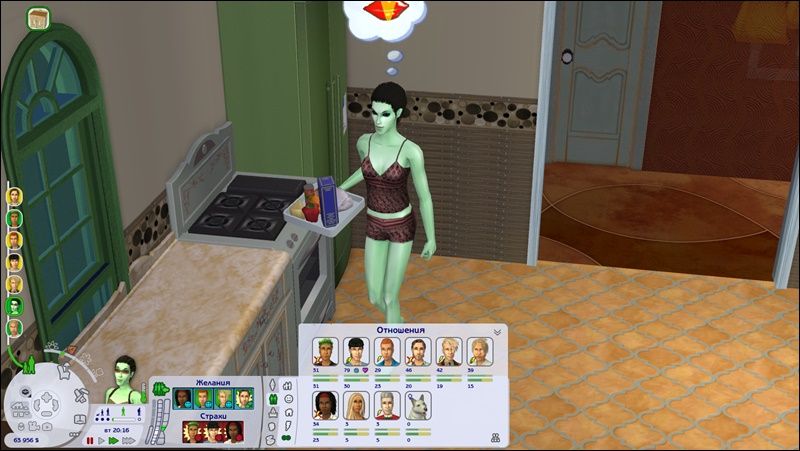Open the family relationships icon in the panel corner
The height and width of the screenshot is (451, 800).
[497, 436]
